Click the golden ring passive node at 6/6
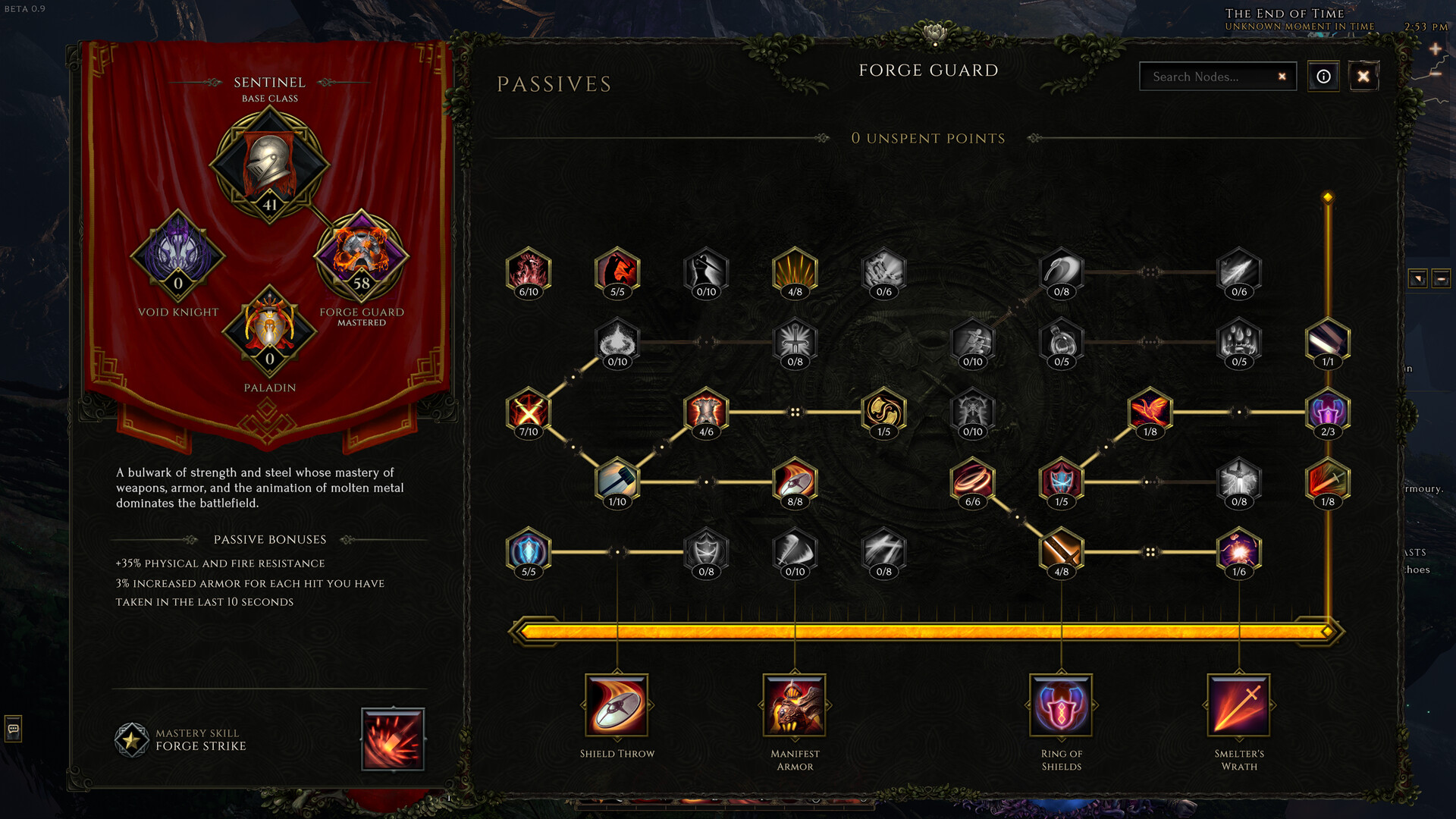This screenshot has width=1456, height=819. pyautogui.click(x=972, y=478)
